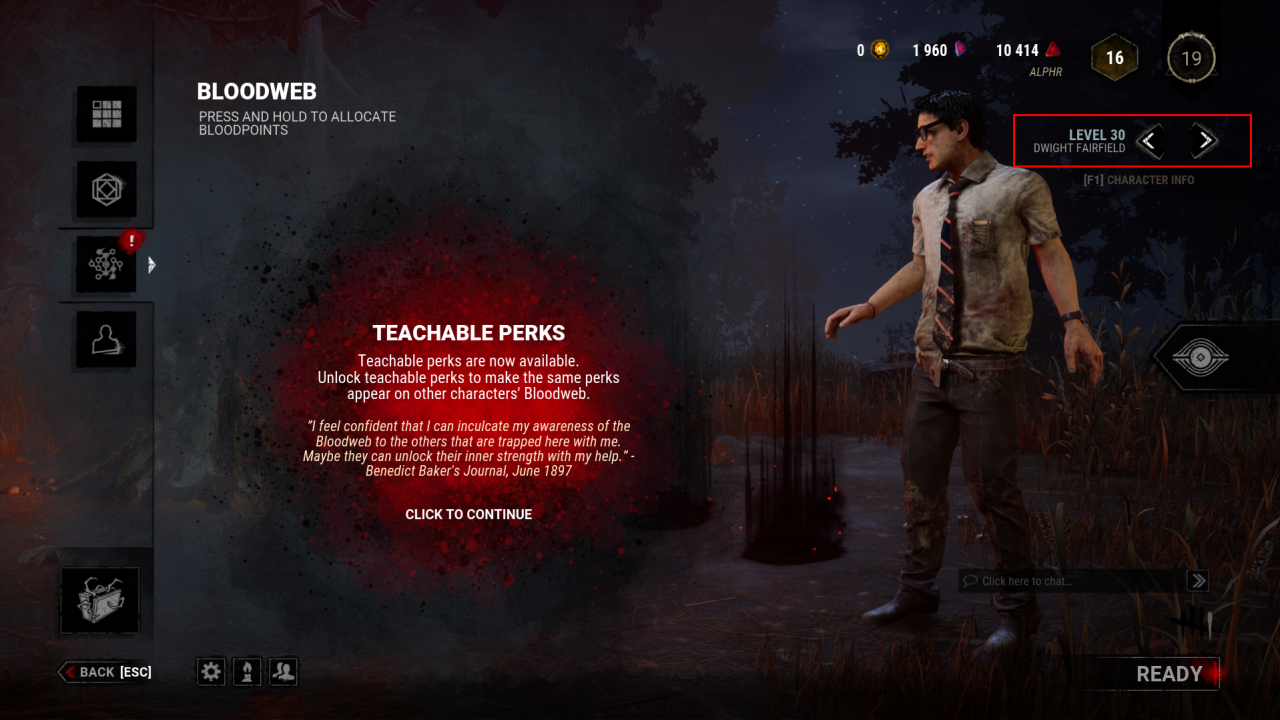Open the Settings gear icon
Screen dimensions: 1280x720
click(x=210, y=671)
